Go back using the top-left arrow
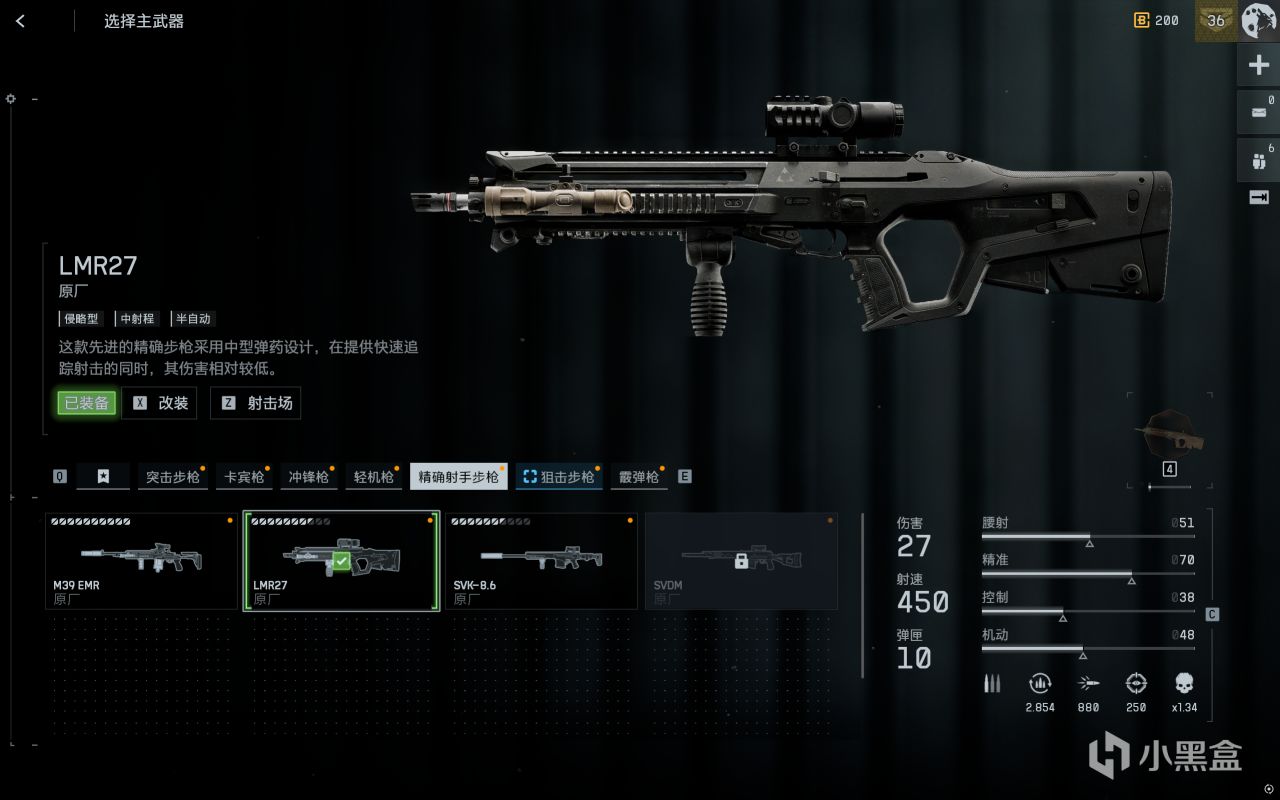This screenshot has width=1280, height=800. (x=20, y=21)
